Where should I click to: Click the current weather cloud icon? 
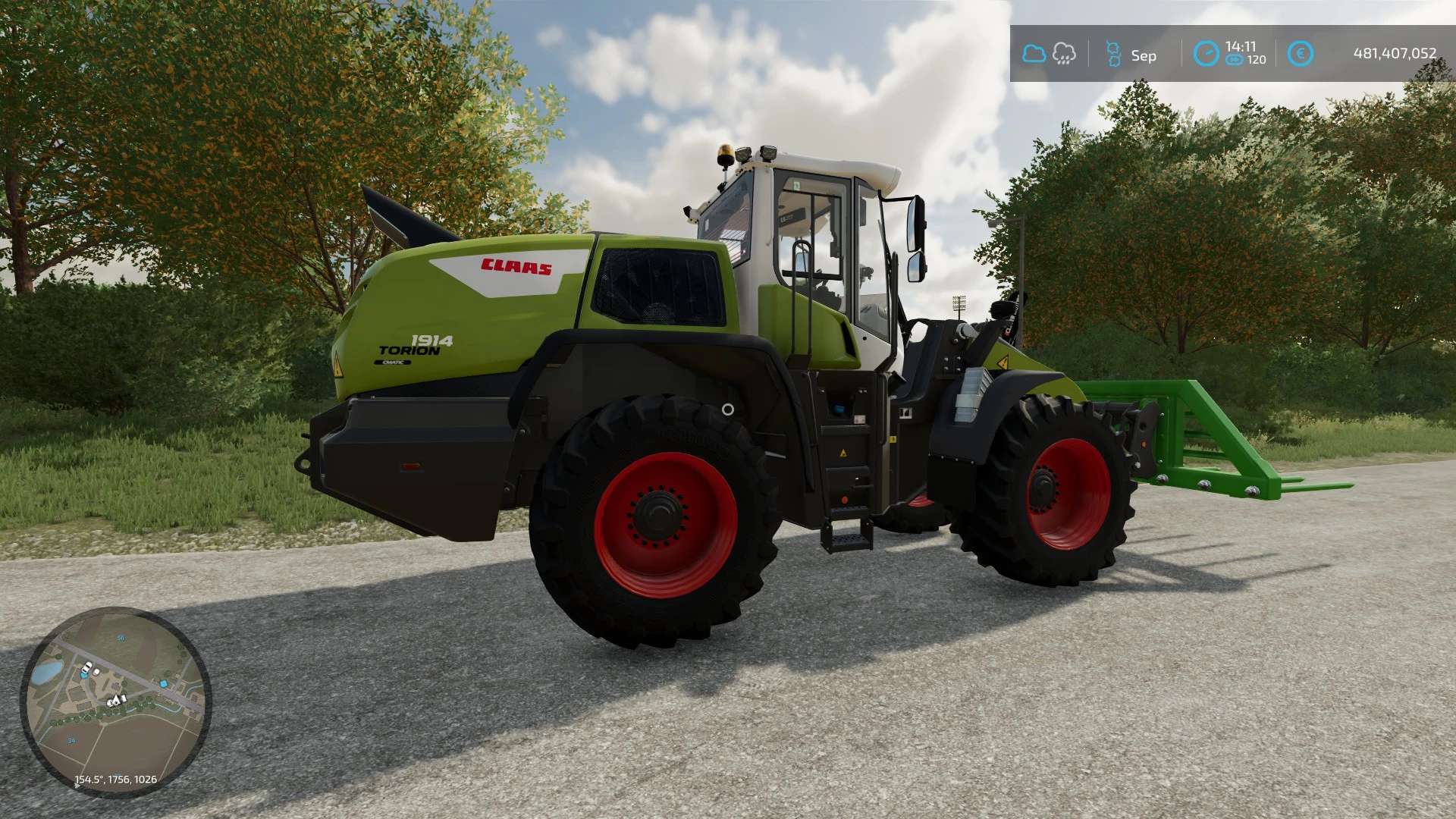(1034, 54)
